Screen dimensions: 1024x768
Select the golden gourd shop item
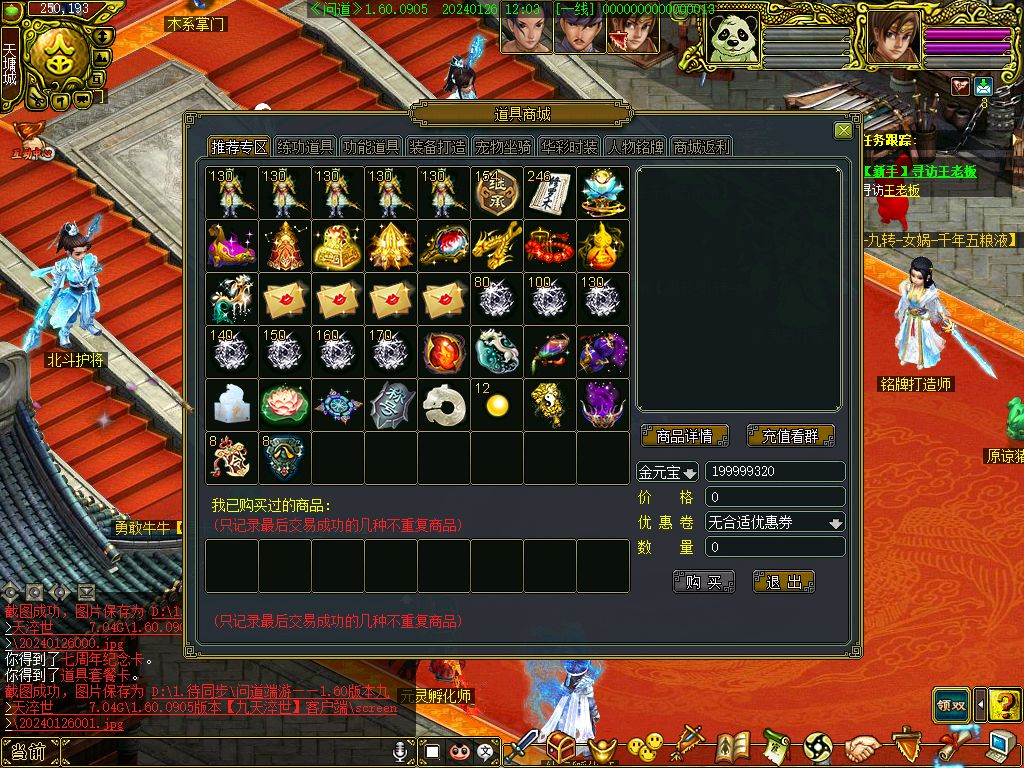pyautogui.click(x=603, y=245)
